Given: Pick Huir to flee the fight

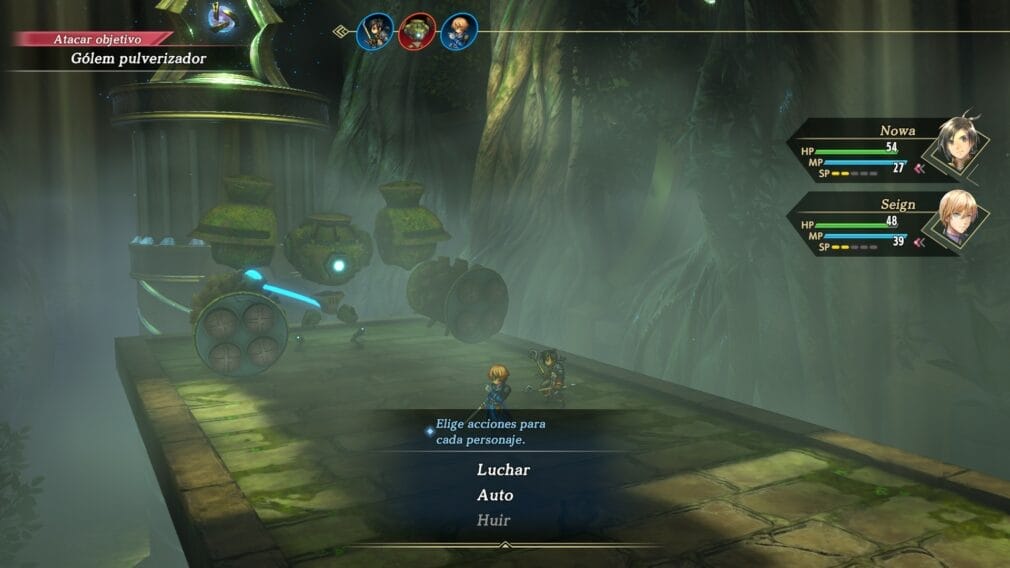Looking at the screenshot, I should (493, 520).
